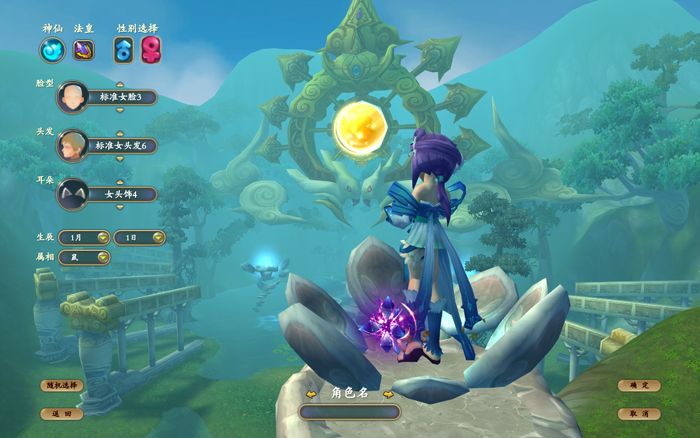Click the down arrow below 标准女脸3
This screenshot has width=700, height=438.
point(120,109)
